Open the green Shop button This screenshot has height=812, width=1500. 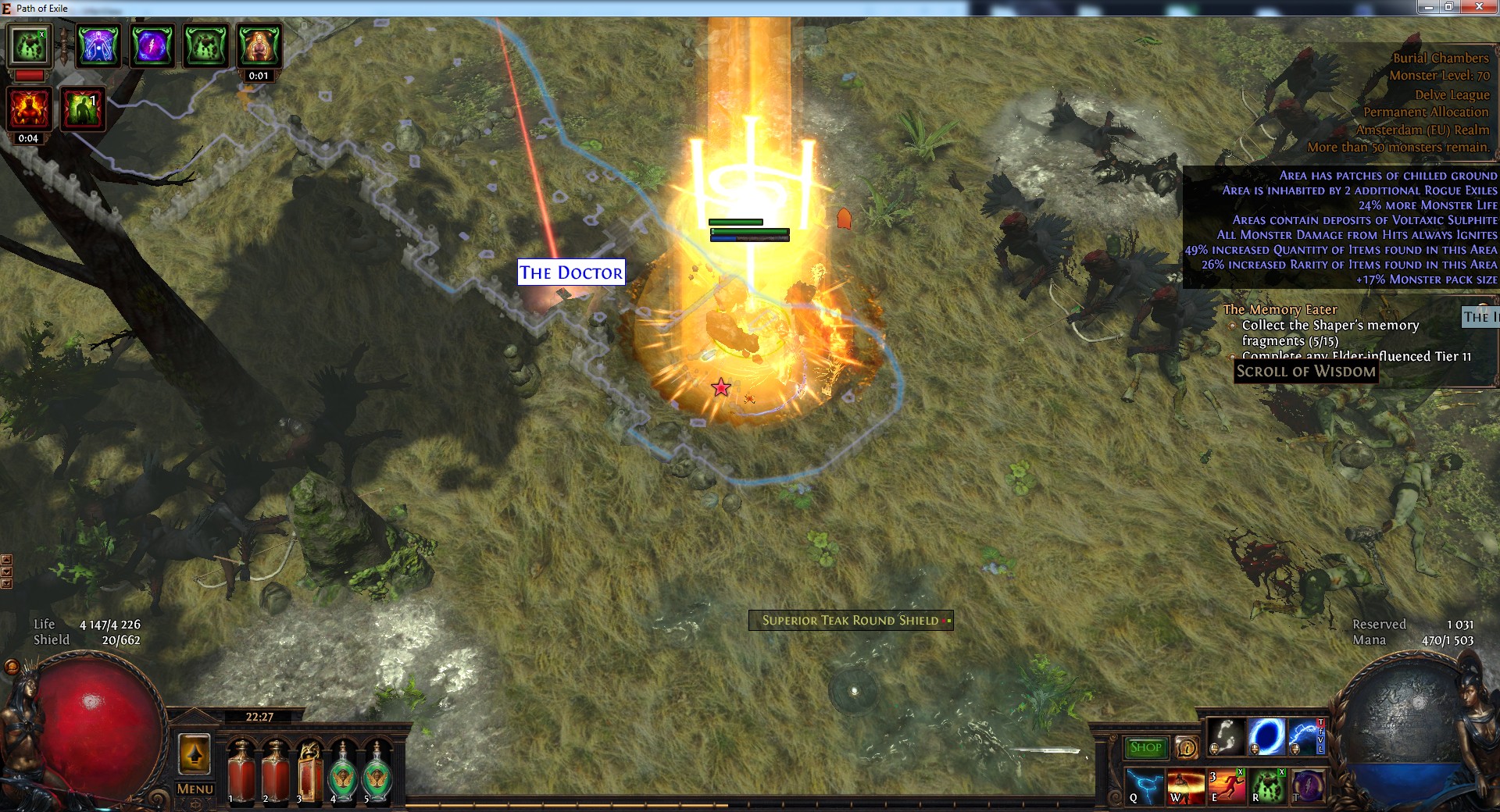pyautogui.click(x=1145, y=747)
